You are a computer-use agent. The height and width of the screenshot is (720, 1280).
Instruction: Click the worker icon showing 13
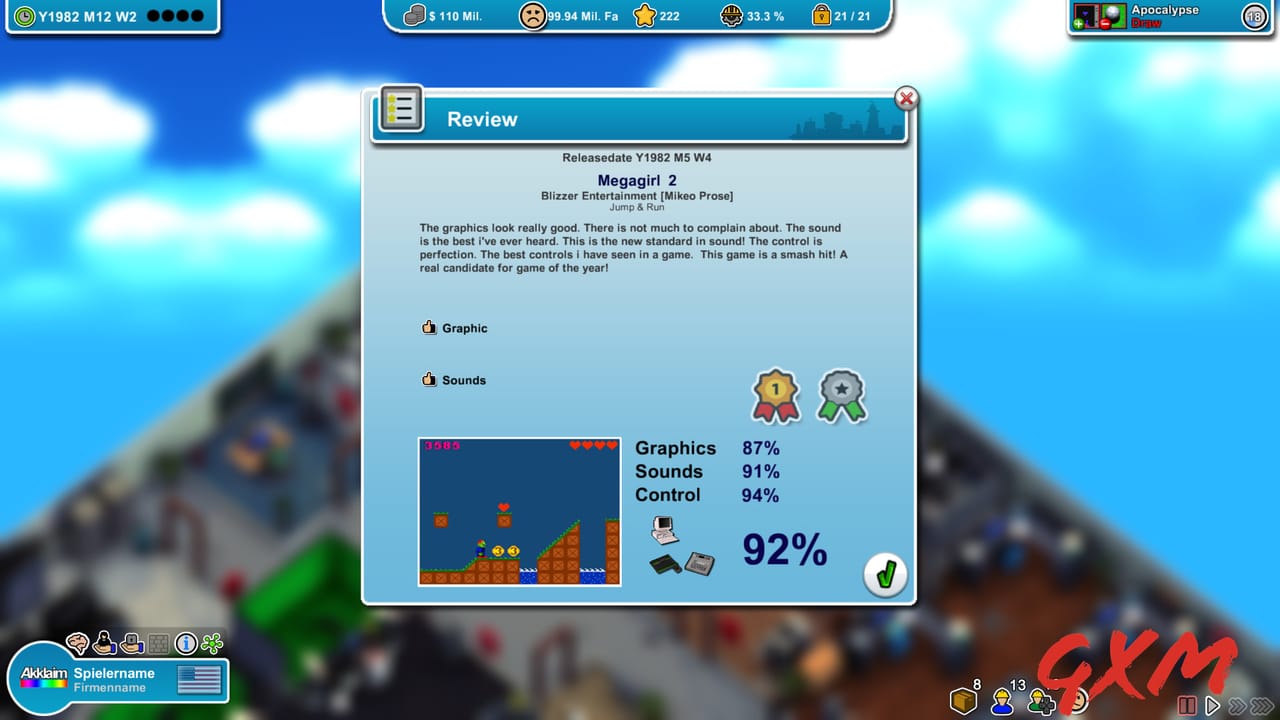tap(1002, 703)
